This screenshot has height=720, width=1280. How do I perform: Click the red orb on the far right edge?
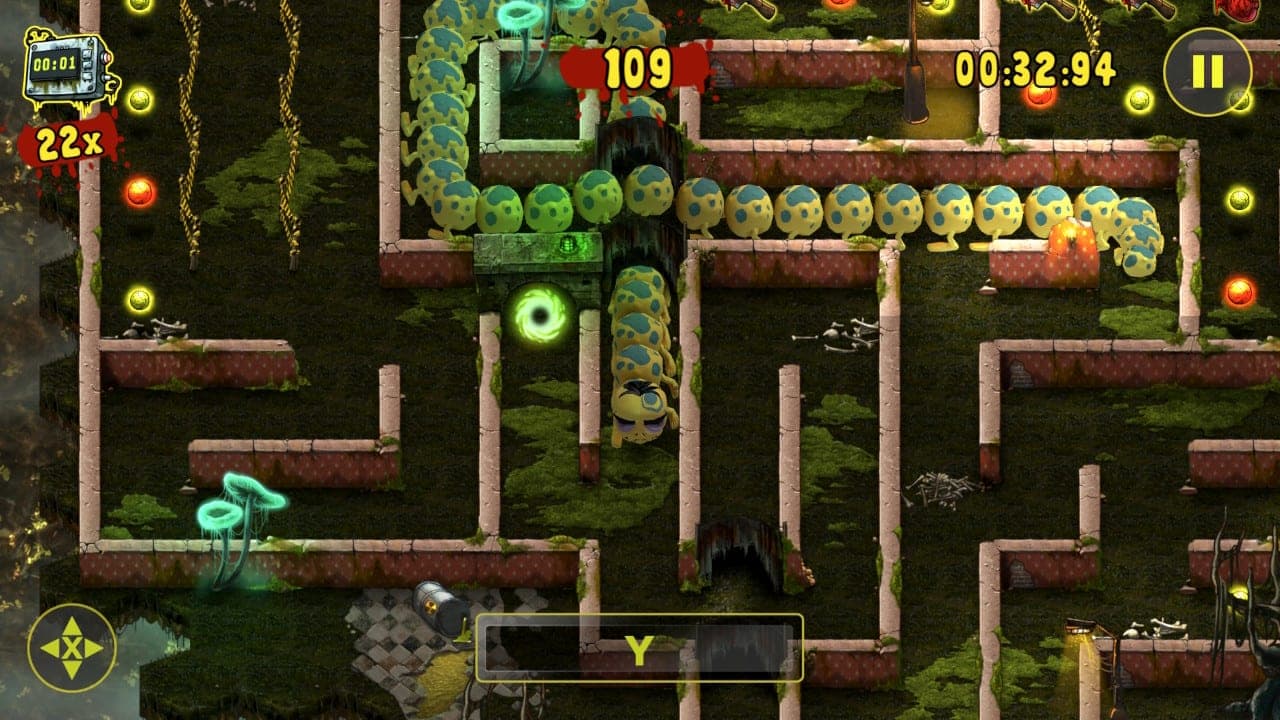coord(1241,292)
